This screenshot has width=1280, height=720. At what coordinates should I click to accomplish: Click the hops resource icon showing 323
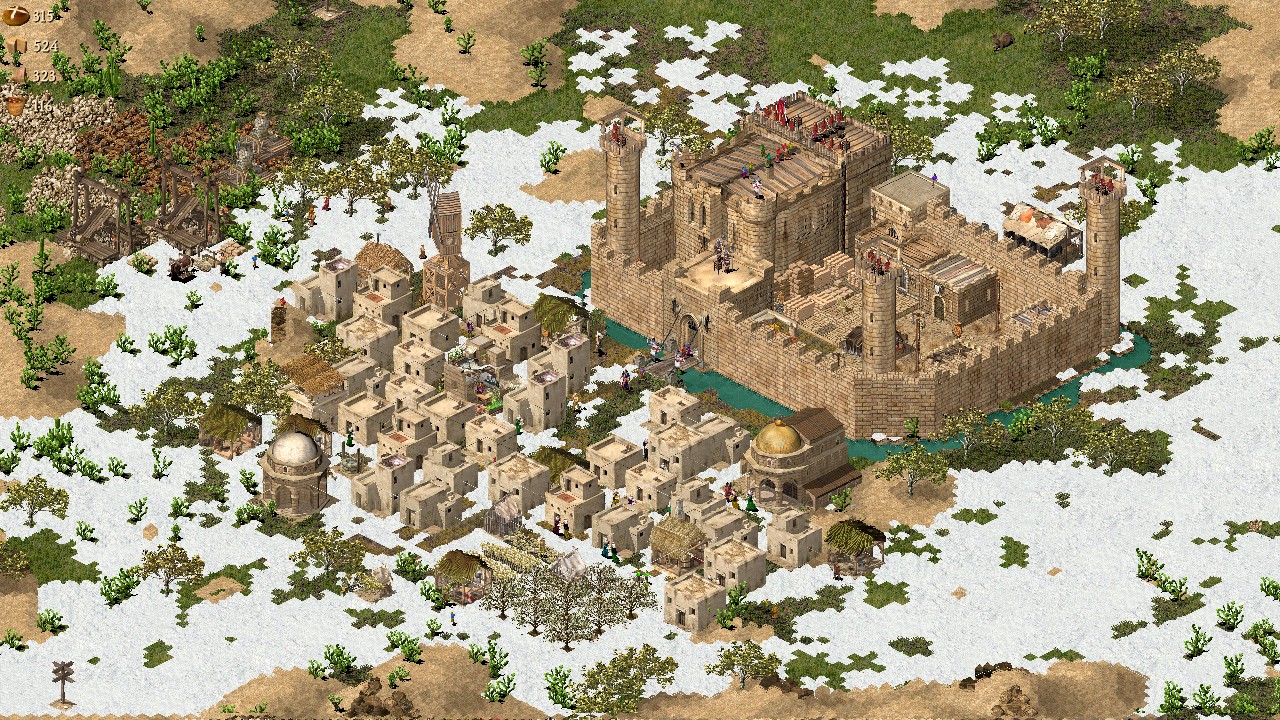click(x=20, y=74)
